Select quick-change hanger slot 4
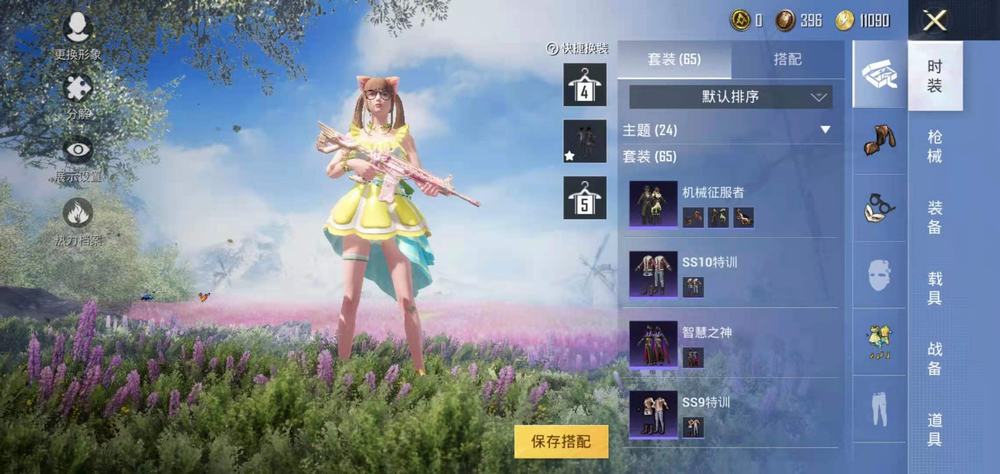 [x=585, y=85]
